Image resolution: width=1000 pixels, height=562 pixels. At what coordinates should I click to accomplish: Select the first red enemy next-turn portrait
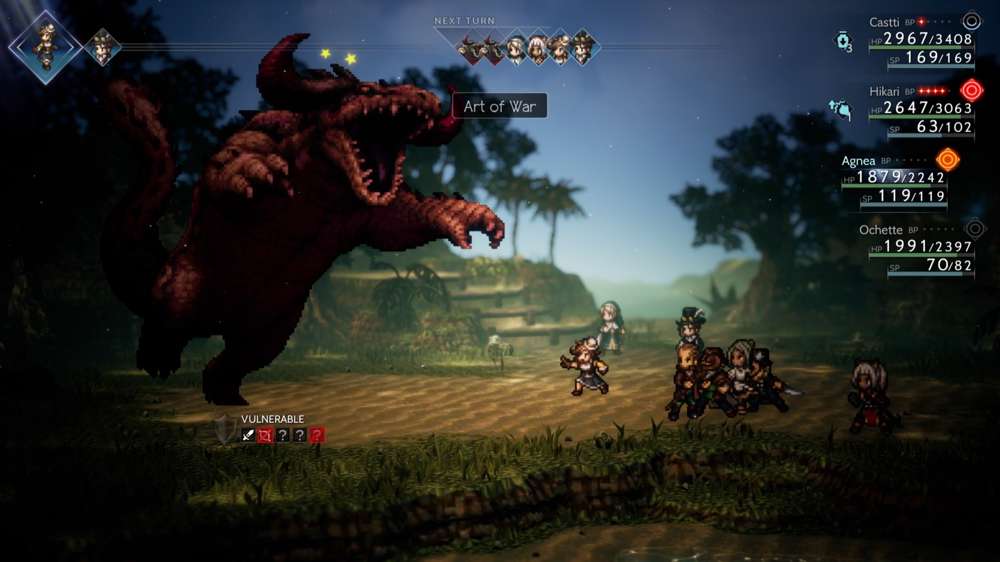point(470,47)
